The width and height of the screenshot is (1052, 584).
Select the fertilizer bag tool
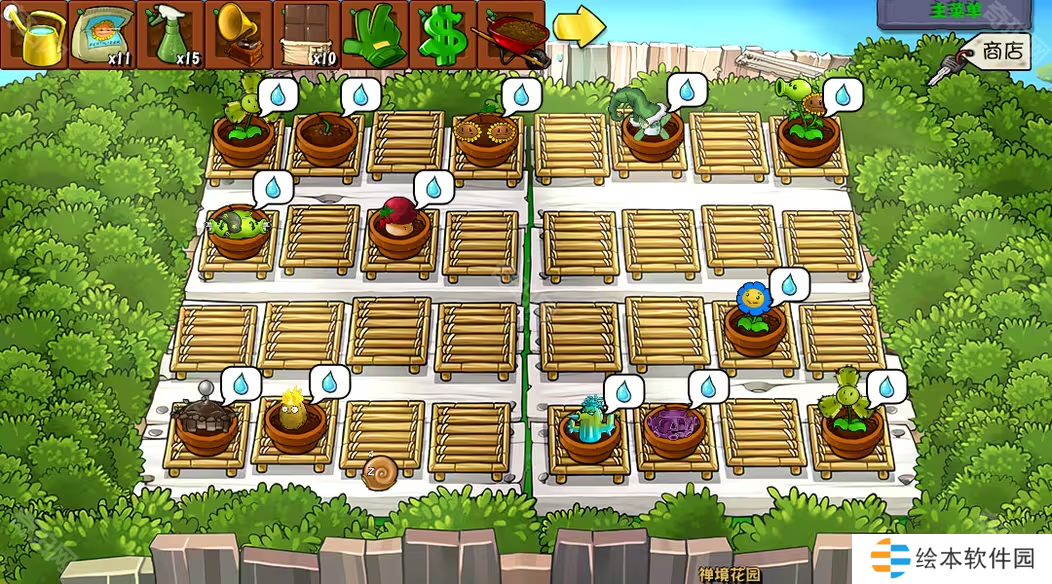click(x=102, y=36)
